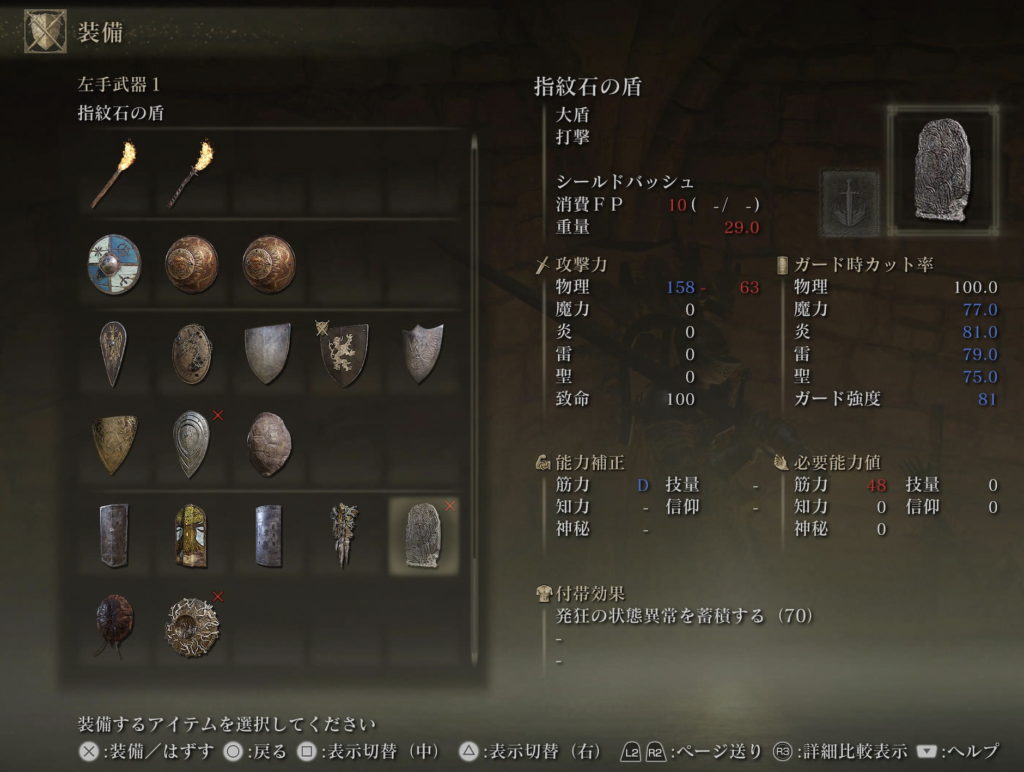Select the greatshield with golden face painting
The image size is (1024, 772).
[x=191, y=535]
